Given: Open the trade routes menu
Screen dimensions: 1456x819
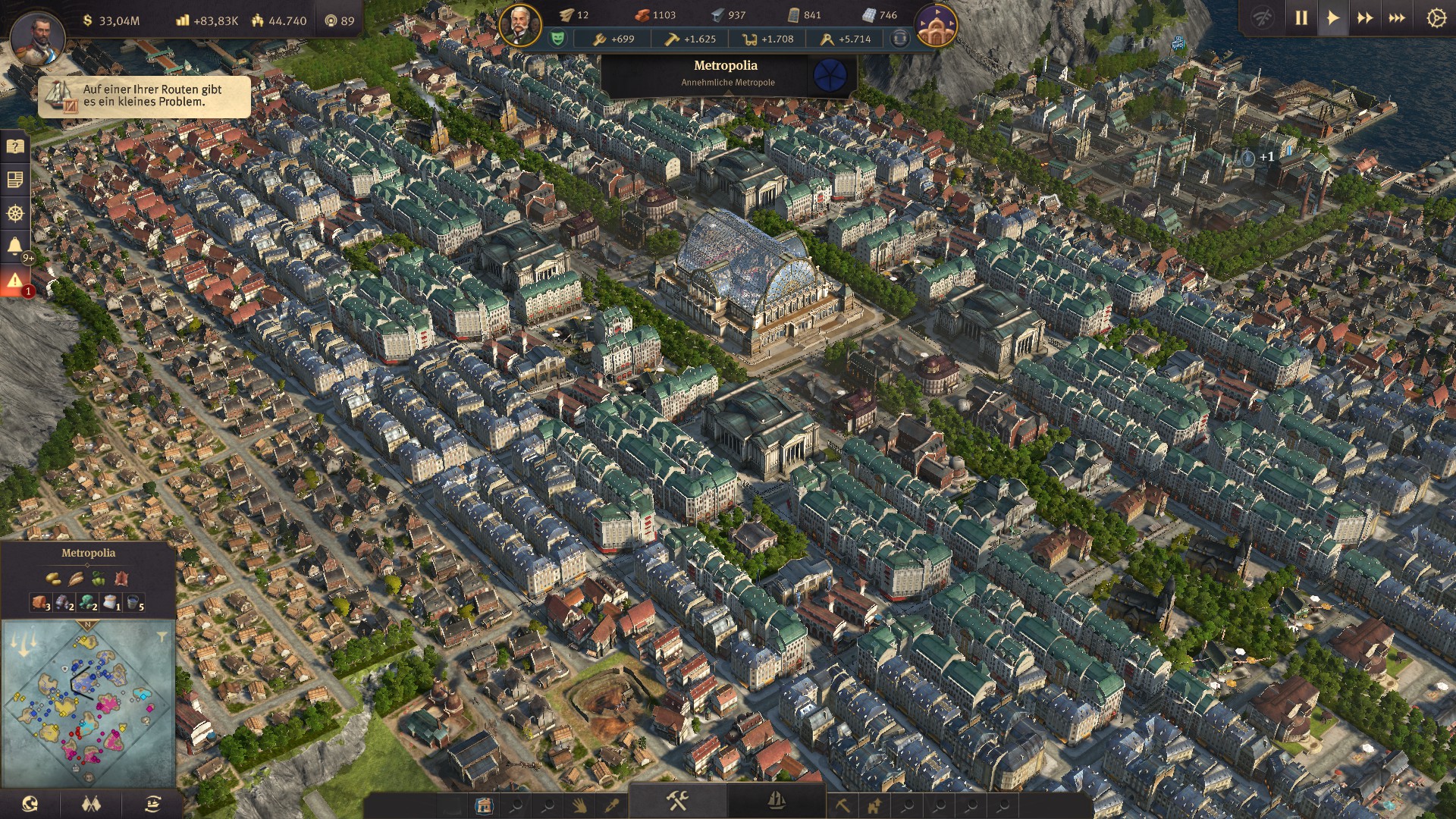Looking at the screenshot, I should [x=152, y=804].
